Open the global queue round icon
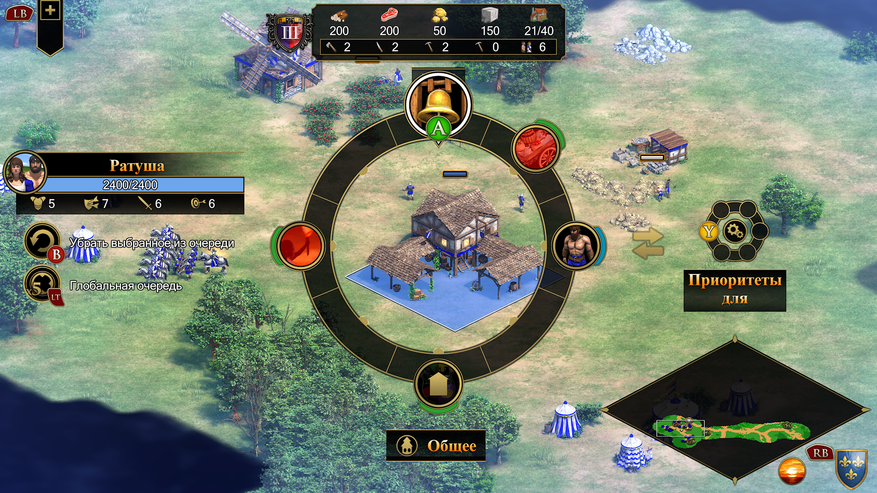The width and height of the screenshot is (877, 493). tap(41, 282)
